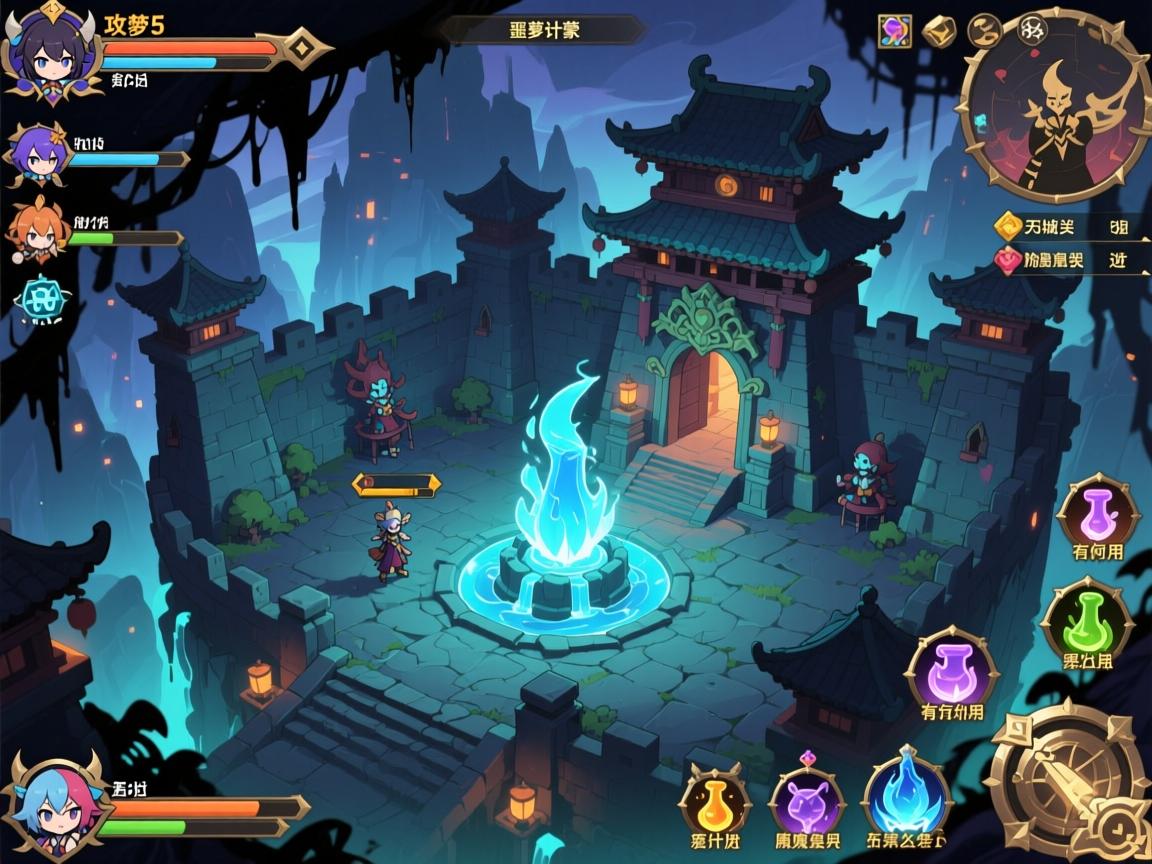Select the pink heart quest tracker entry
The image size is (1152, 864).
coord(1062,260)
